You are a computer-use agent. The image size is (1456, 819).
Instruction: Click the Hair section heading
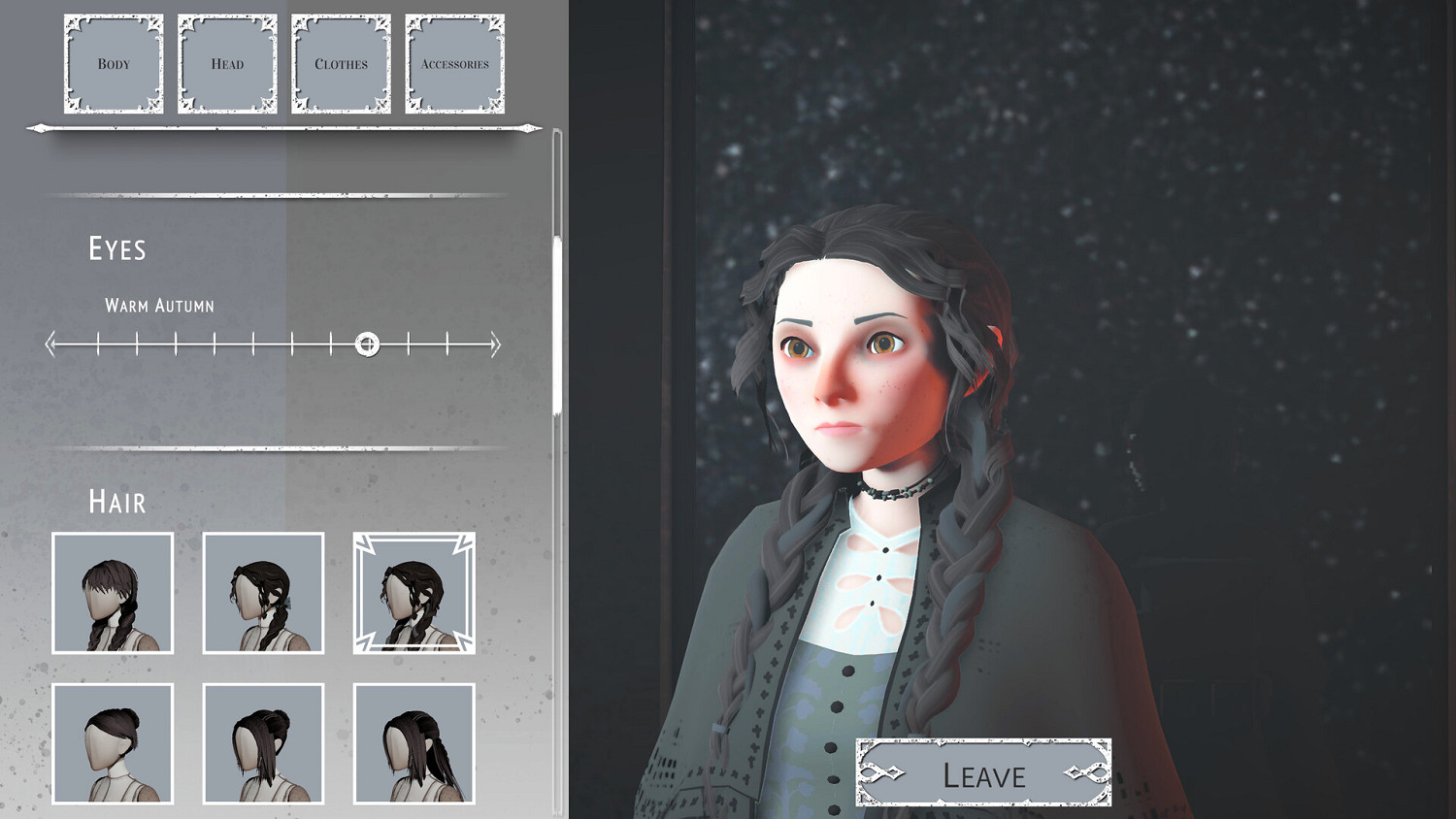116,502
